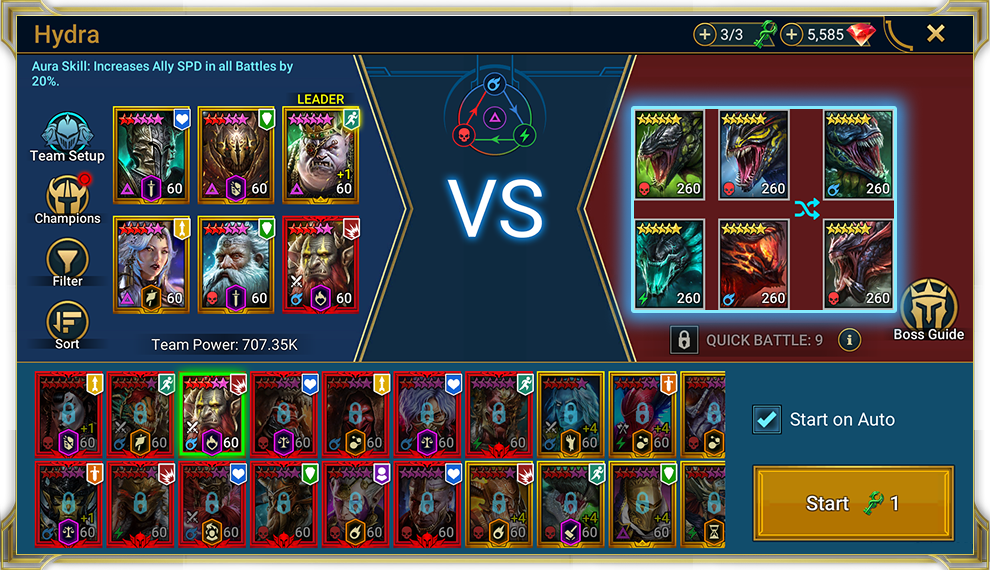Select the dark helmeted knight champion in team
The width and height of the screenshot is (990, 570).
point(151,153)
